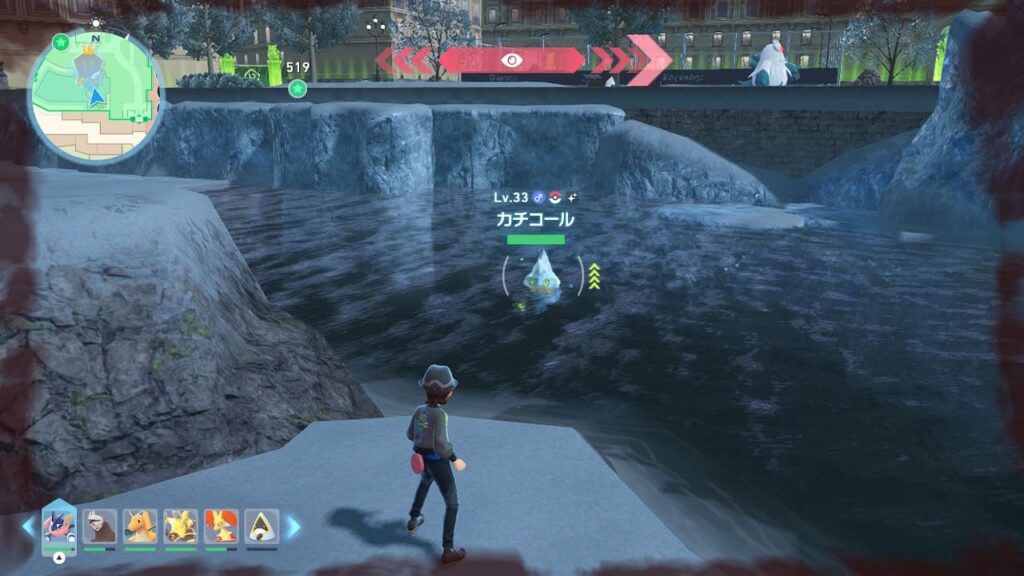Viewport: 1024px width, 576px height.
Task: Select Delphox in the party bar
Action: click(x=221, y=526)
